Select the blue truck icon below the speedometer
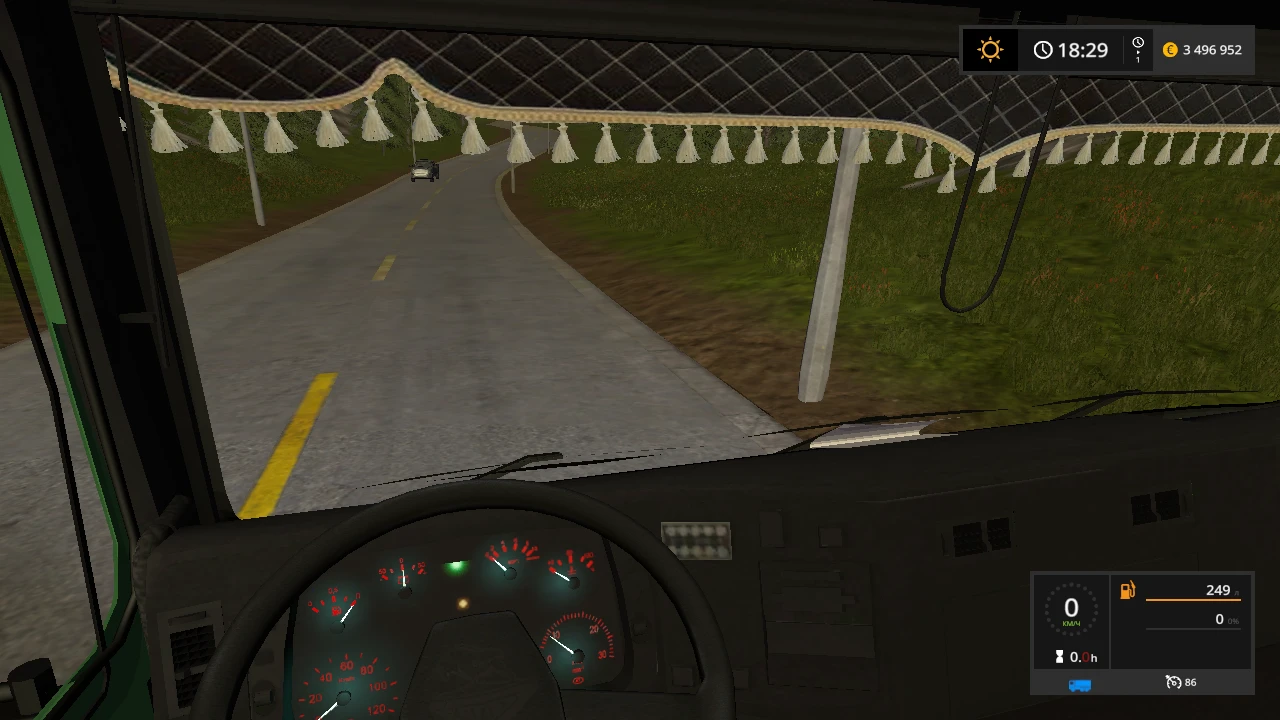1280x720 pixels. [1079, 683]
